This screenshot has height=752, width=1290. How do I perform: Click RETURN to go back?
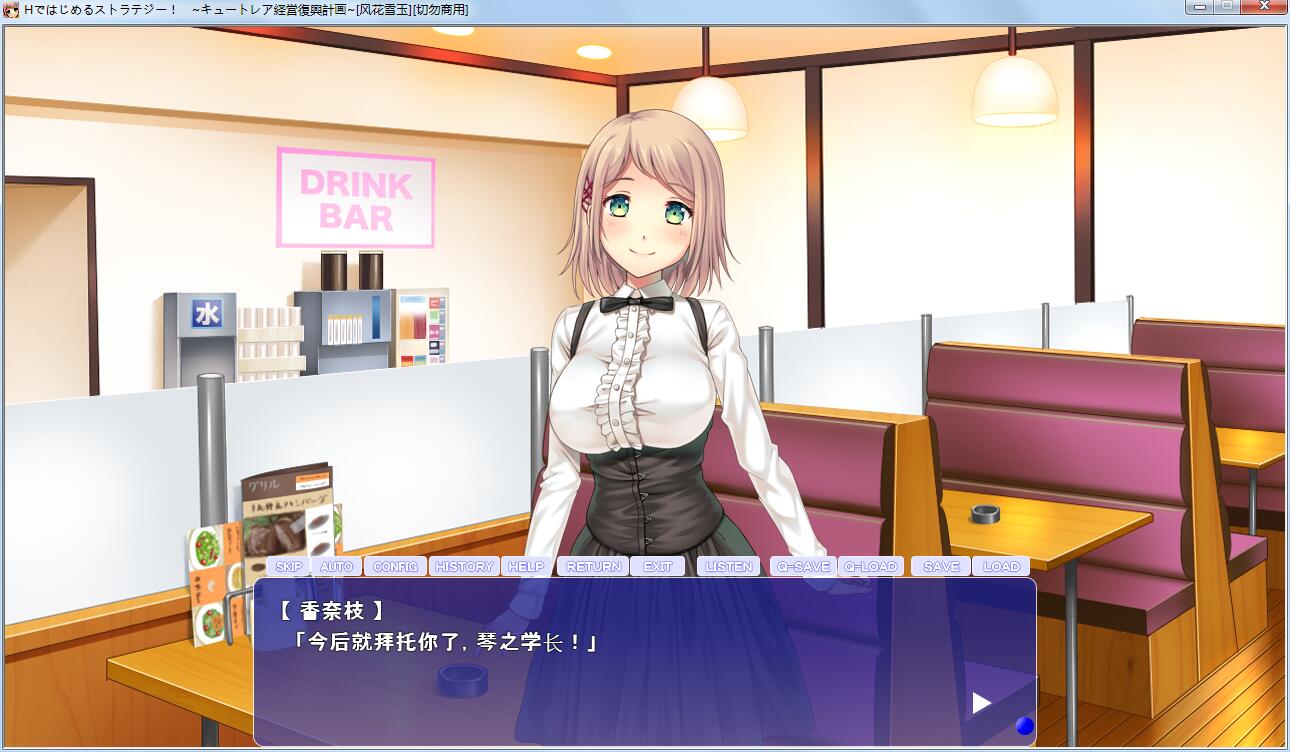click(x=593, y=566)
